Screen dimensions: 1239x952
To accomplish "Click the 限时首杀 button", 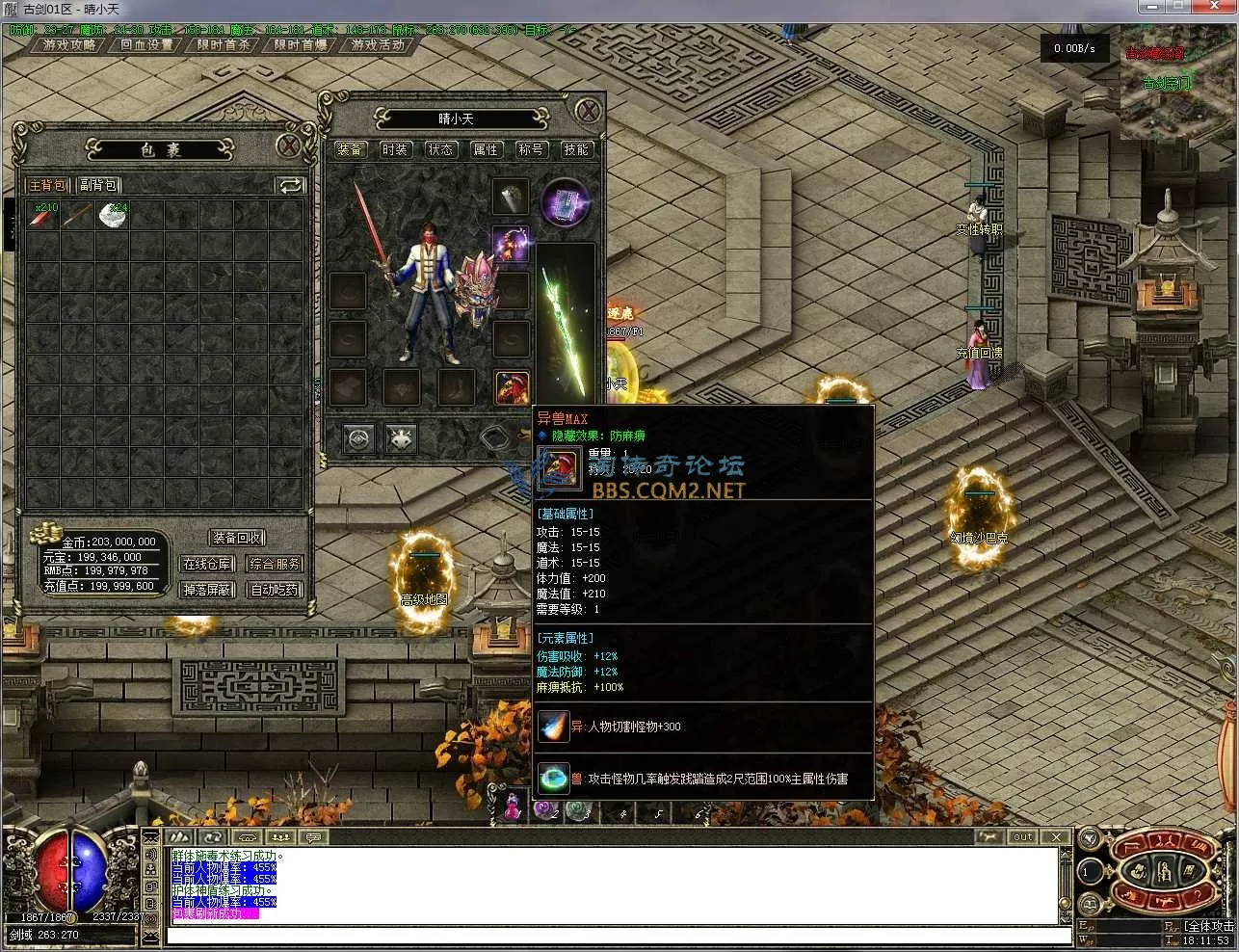I will pos(224,44).
